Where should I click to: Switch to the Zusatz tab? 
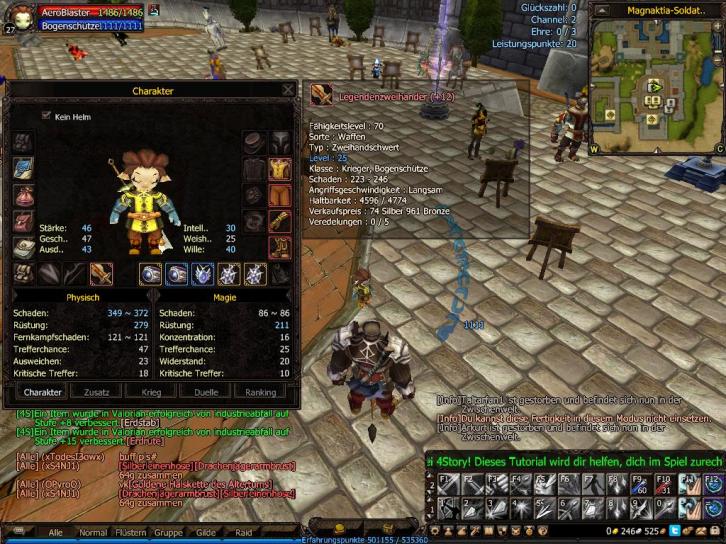tap(97, 392)
